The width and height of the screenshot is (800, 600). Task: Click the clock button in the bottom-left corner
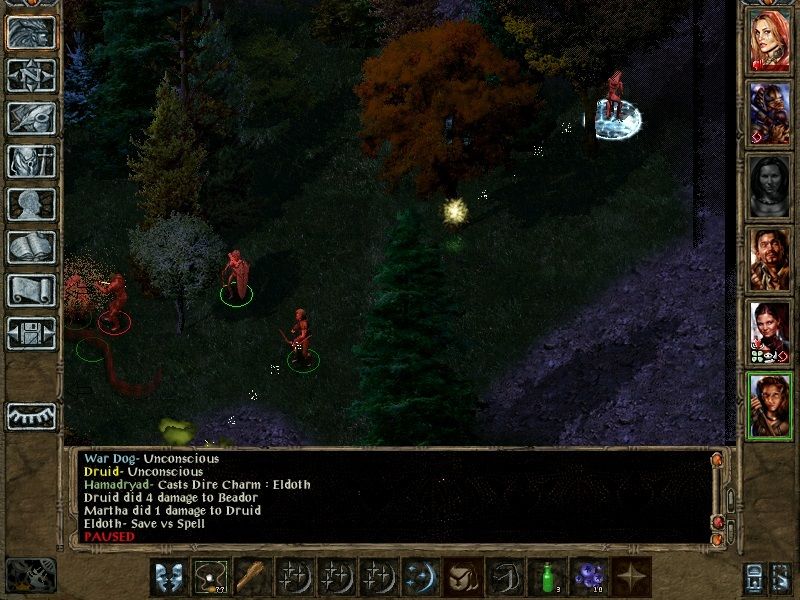point(30,575)
